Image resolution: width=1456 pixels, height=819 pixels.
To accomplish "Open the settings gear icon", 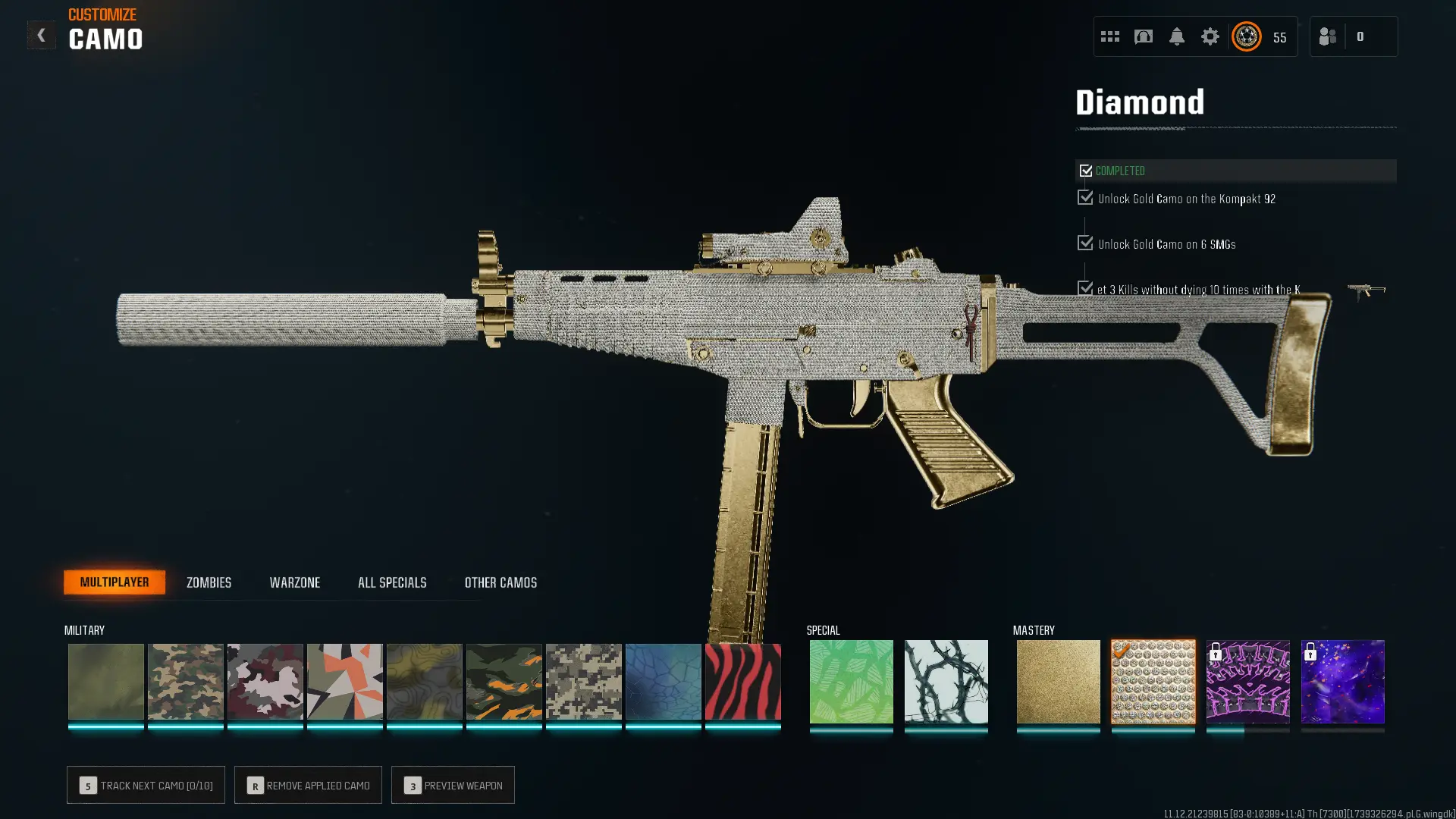I will [1210, 36].
